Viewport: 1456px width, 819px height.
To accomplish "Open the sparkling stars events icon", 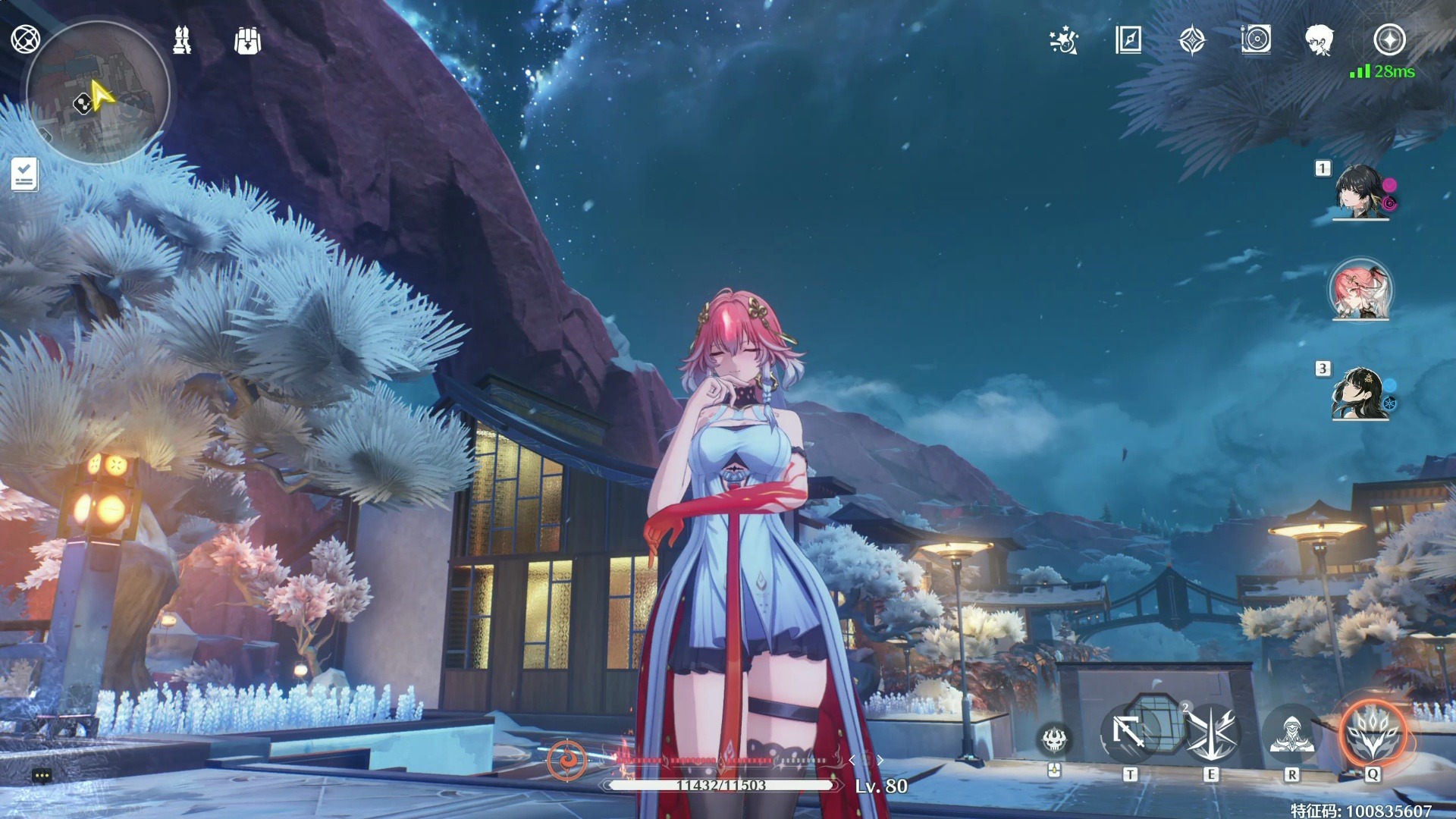I will 1064,40.
